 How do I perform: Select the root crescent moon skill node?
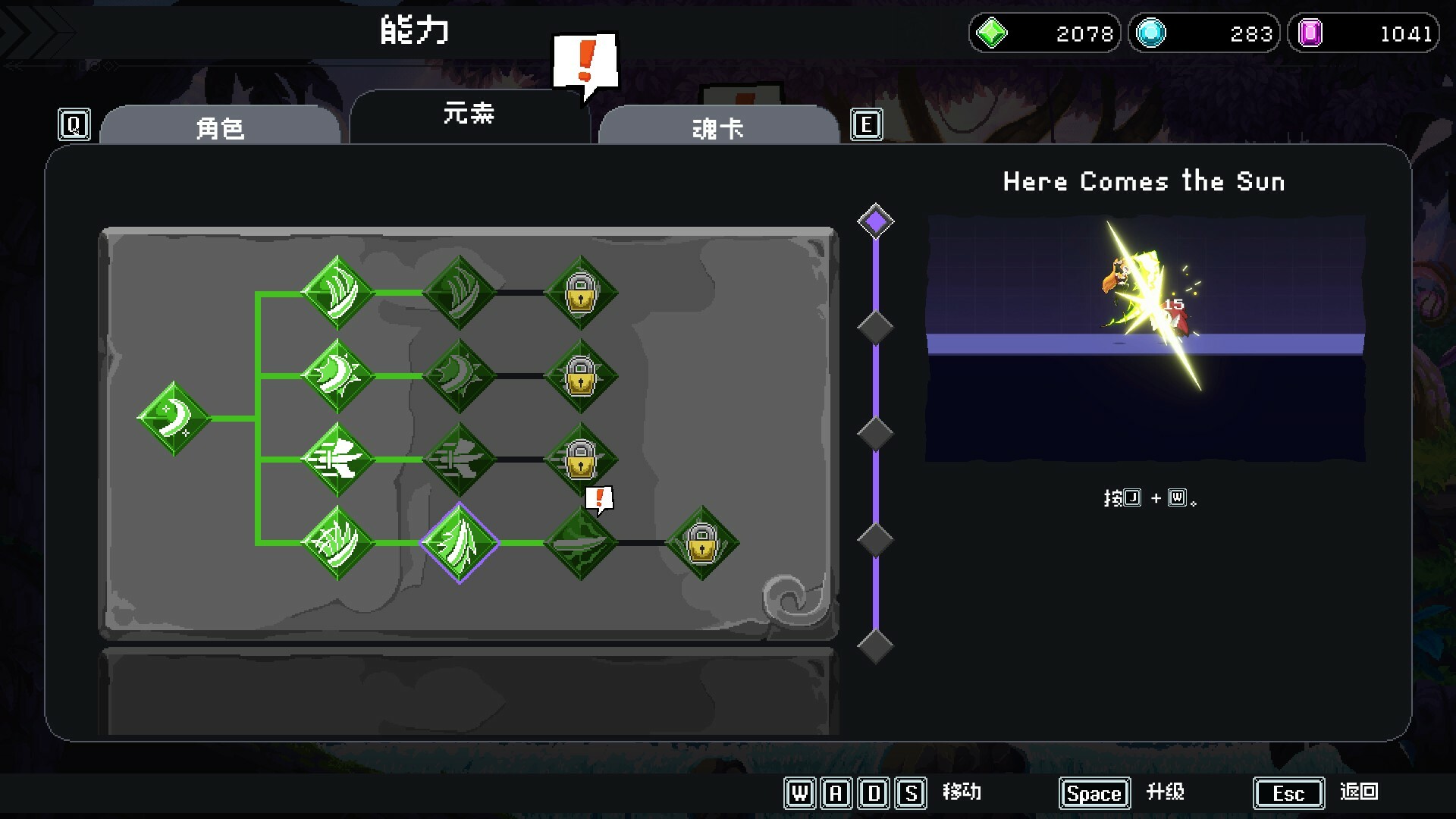(x=174, y=418)
